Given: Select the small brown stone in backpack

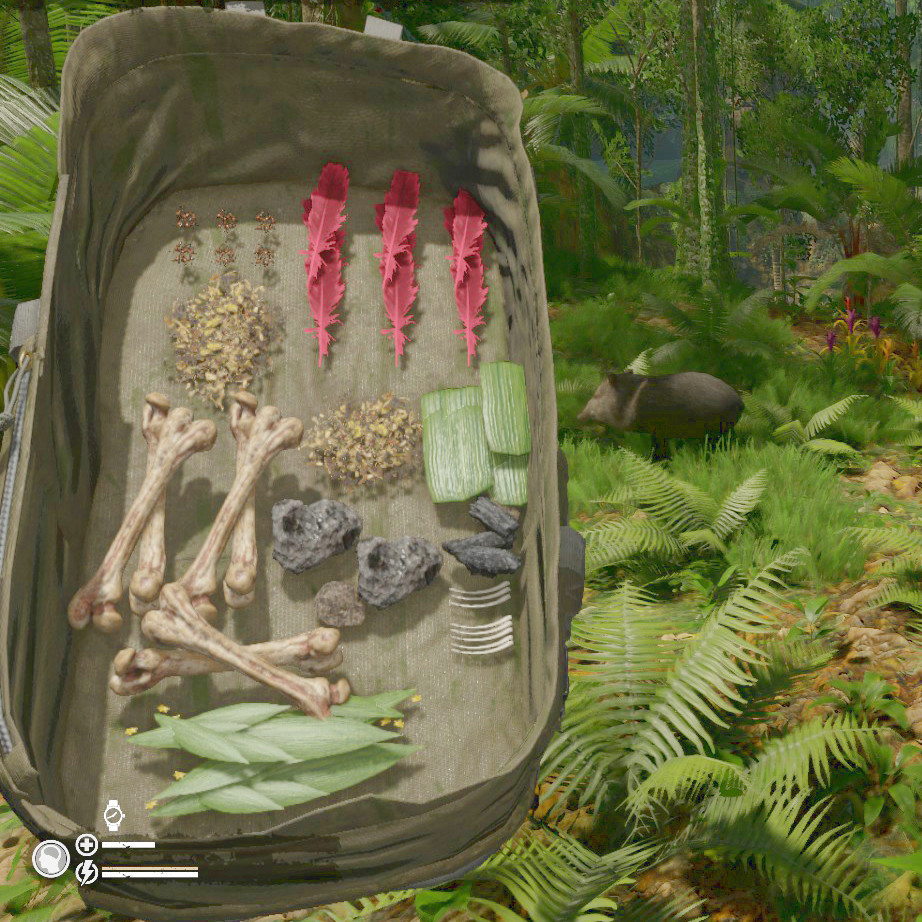Looking at the screenshot, I should coord(340,604).
